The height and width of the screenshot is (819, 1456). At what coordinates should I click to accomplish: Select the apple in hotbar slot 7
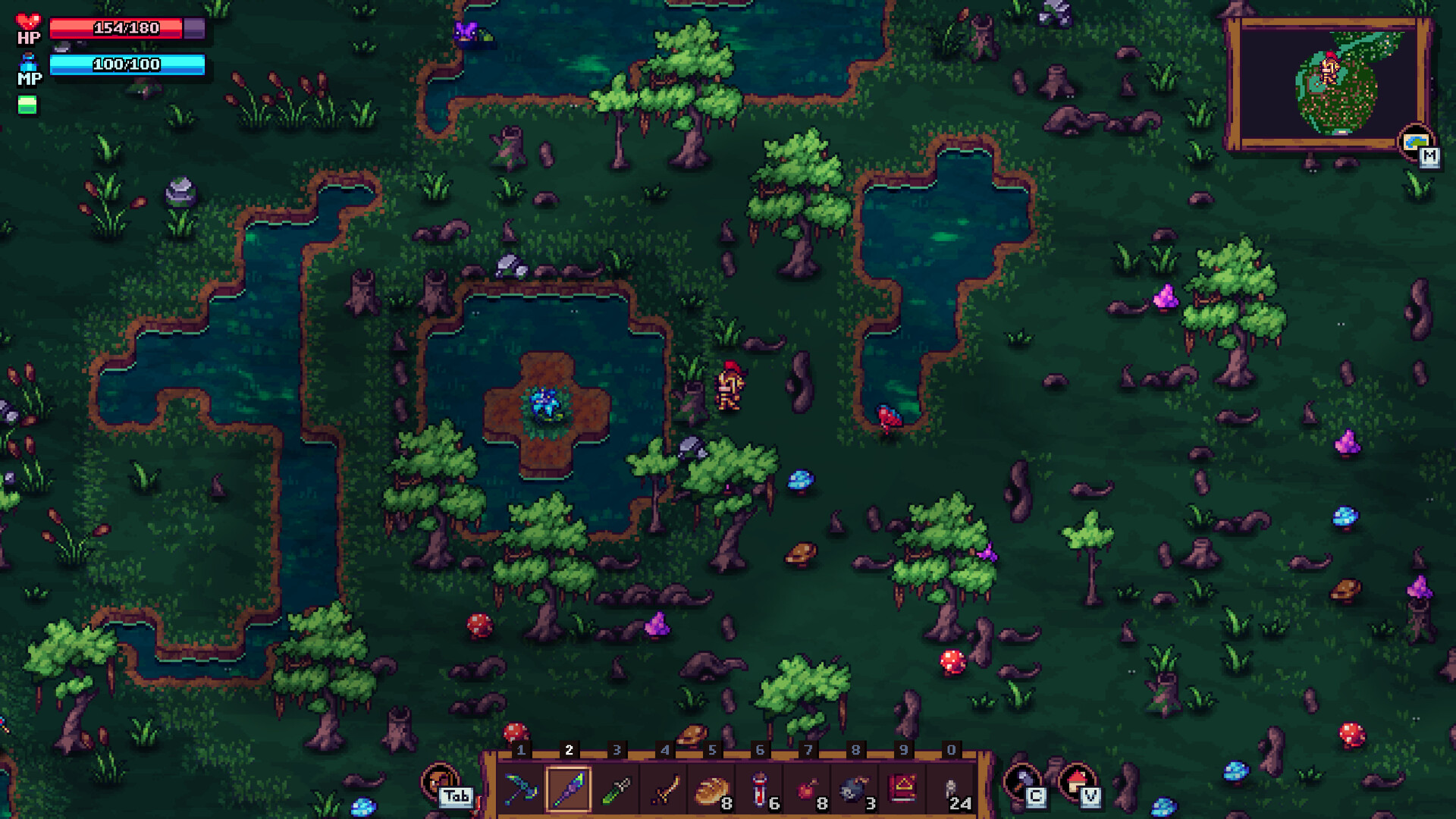[x=805, y=789]
